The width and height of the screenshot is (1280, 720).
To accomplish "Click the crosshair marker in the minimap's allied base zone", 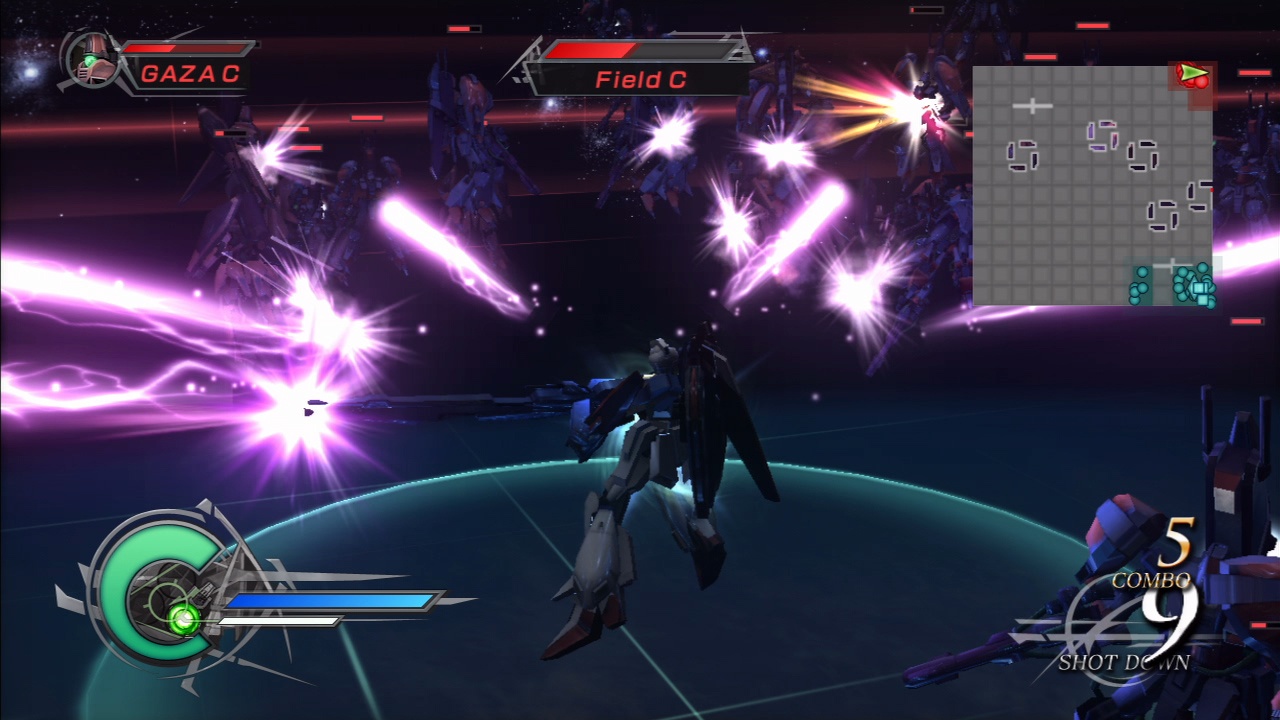I will tap(1172, 264).
